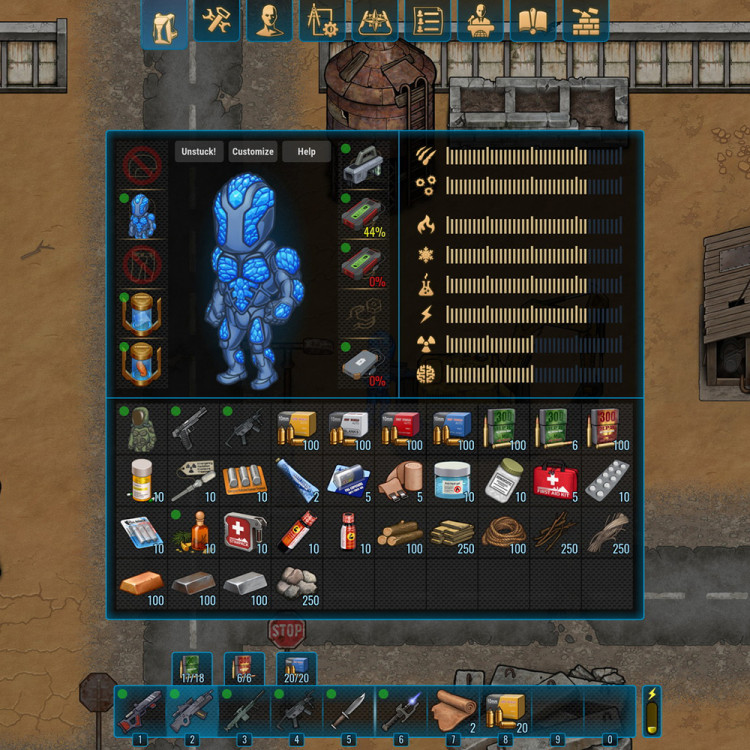
Task: Choose the ammo box in hotbar slot 8
Action: point(506,711)
